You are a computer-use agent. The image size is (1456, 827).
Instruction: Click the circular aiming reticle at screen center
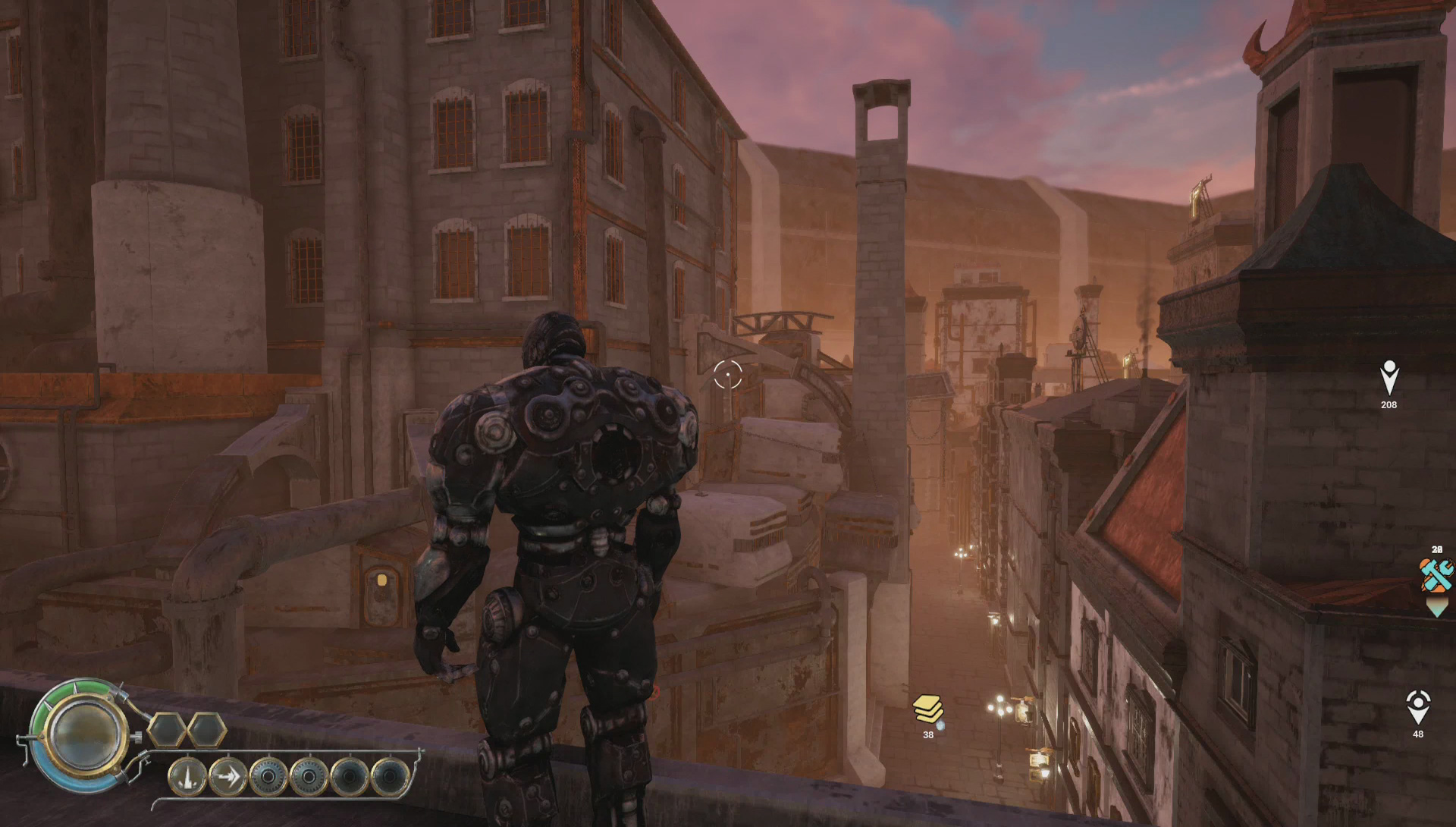(729, 374)
